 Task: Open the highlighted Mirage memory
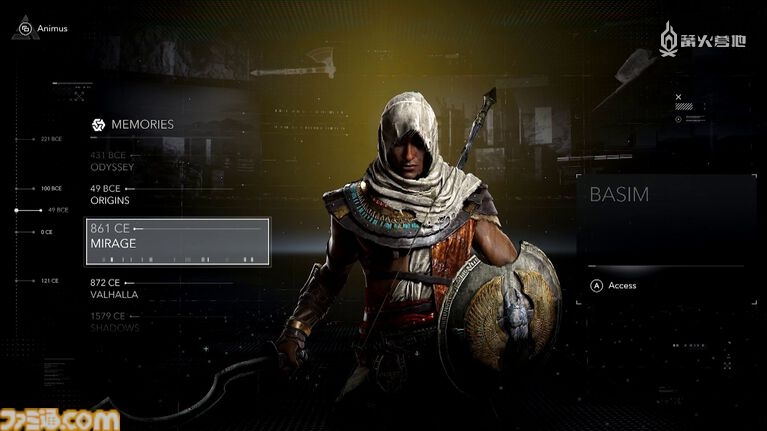(177, 242)
